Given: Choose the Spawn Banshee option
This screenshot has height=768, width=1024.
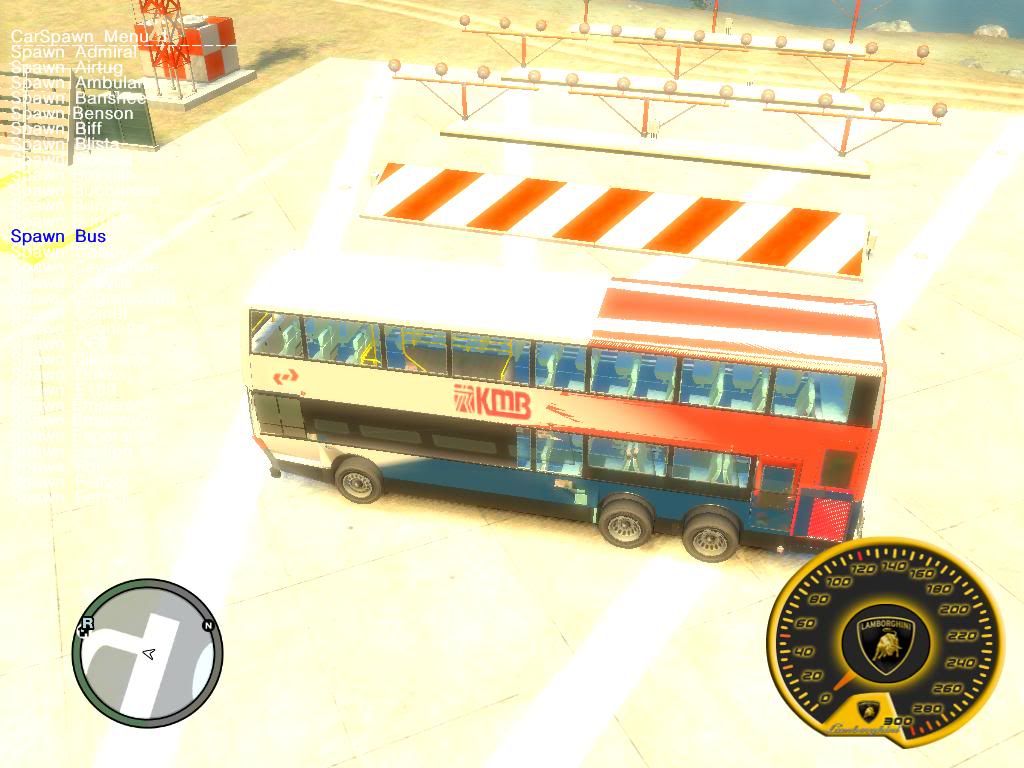Looking at the screenshot, I should (x=78, y=98).
